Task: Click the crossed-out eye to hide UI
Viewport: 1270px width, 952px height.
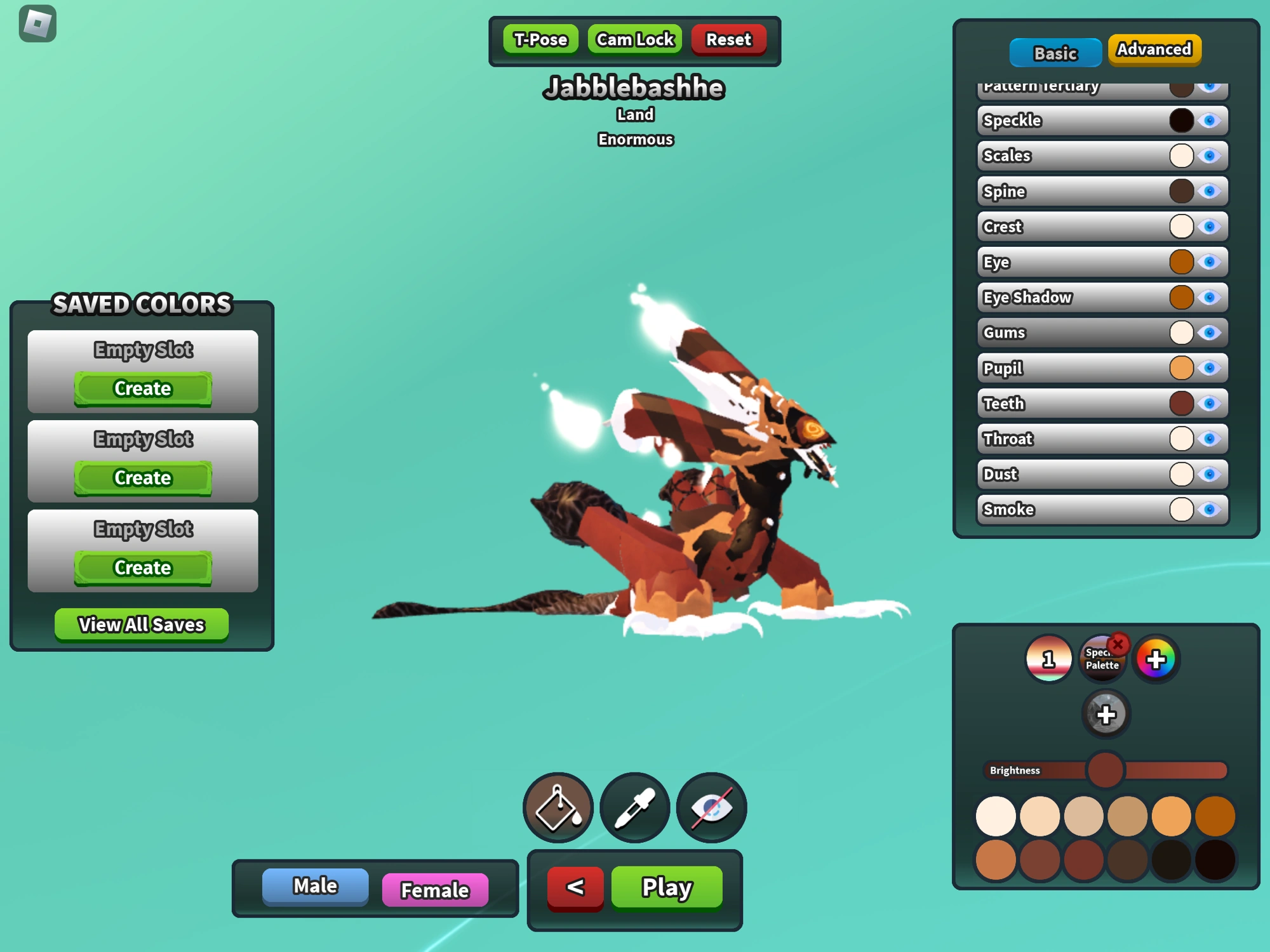Action: coord(711,807)
